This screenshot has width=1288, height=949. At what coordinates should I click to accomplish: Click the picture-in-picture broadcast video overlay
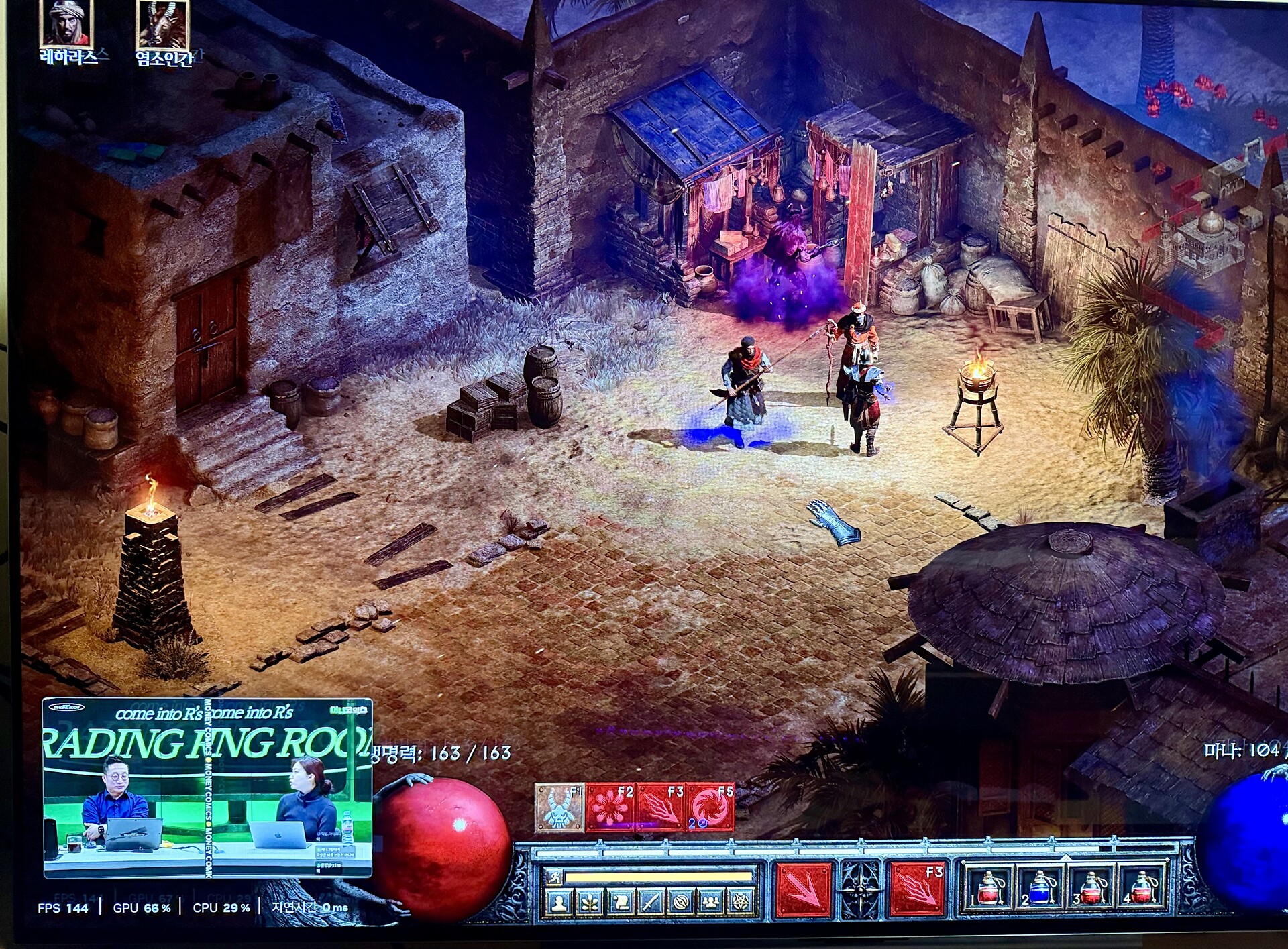tap(207, 788)
